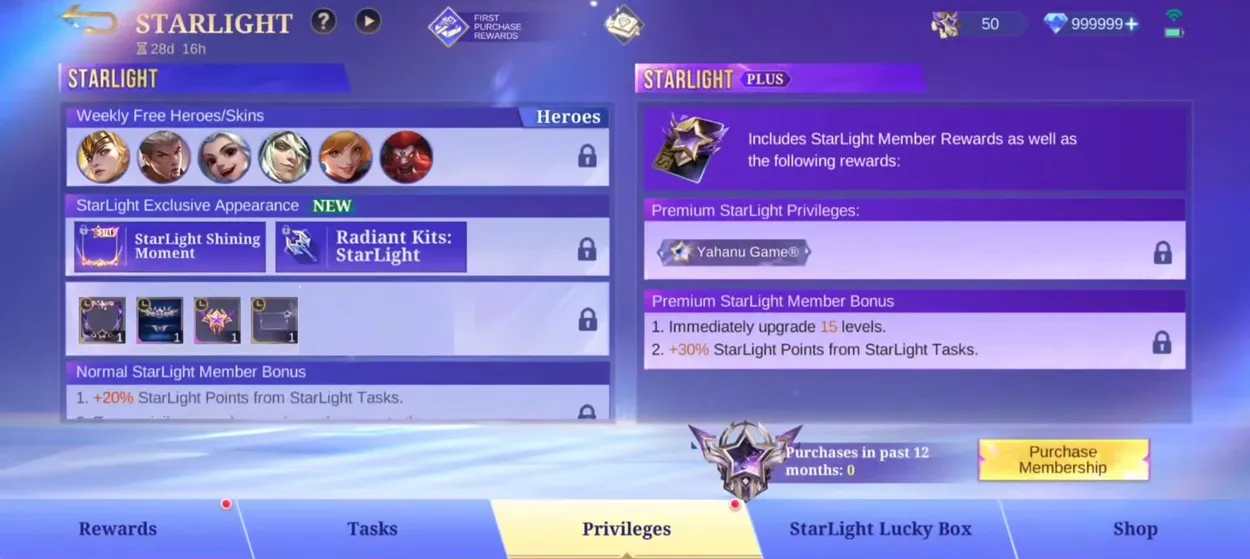Open the silver card icon near top center
The height and width of the screenshot is (559, 1250).
click(x=623, y=25)
